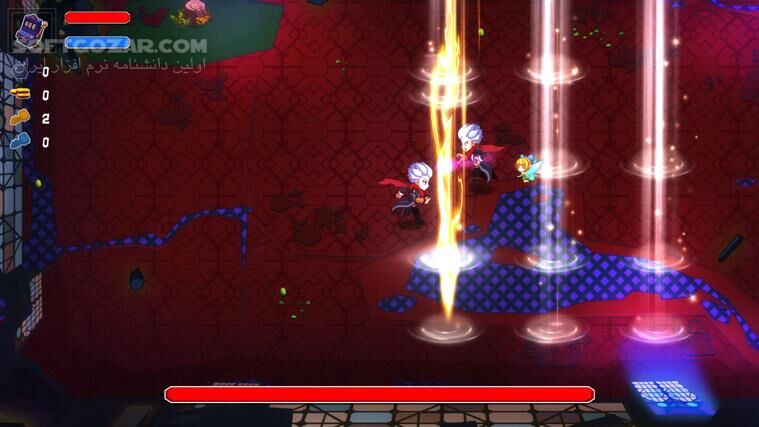
Task: Click the orange key icon
Action: 20,118
